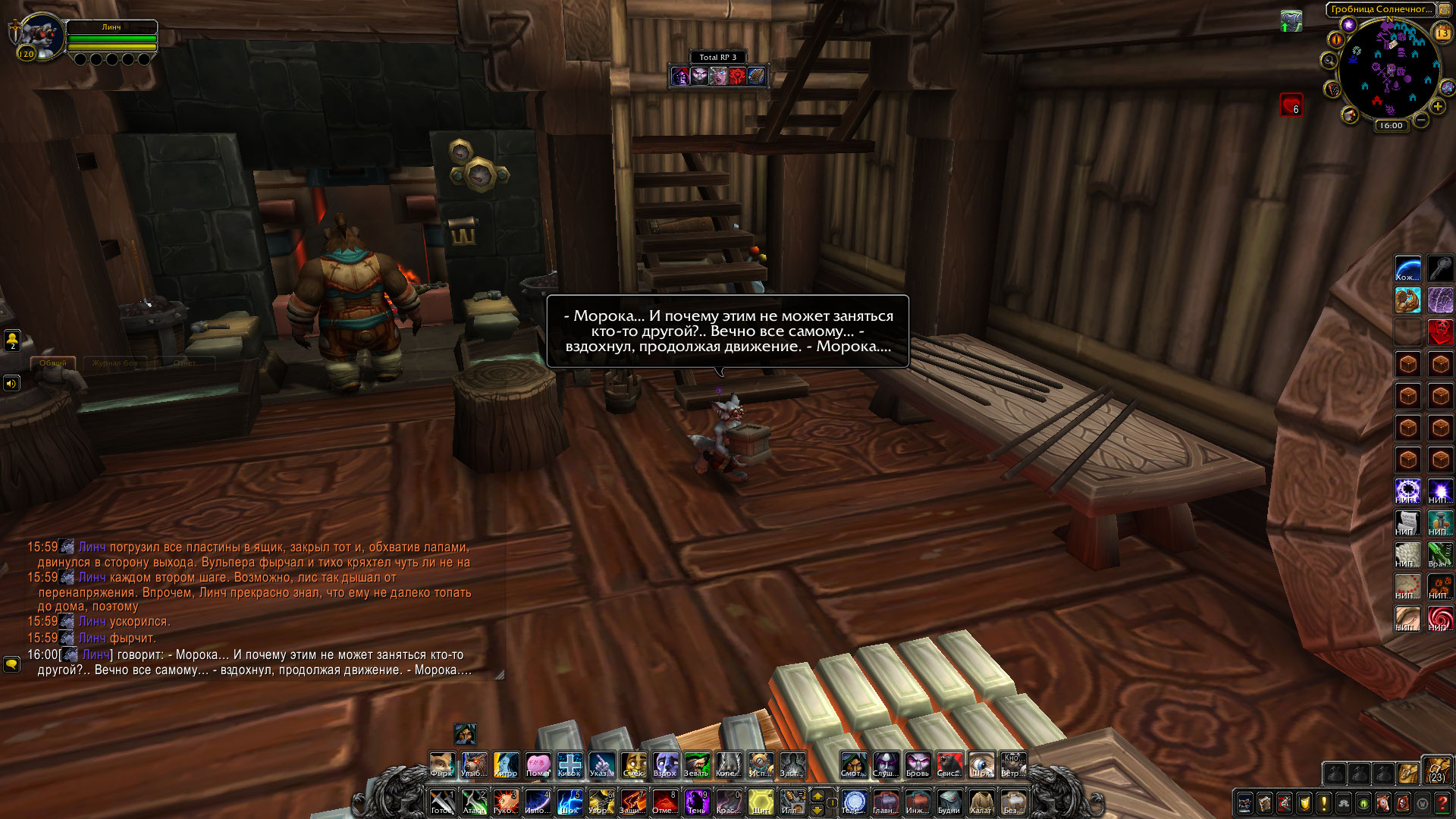Viewport: 1456px width, 819px height.
Task: Click the Бровь eyebrow emote button
Action: [x=917, y=764]
